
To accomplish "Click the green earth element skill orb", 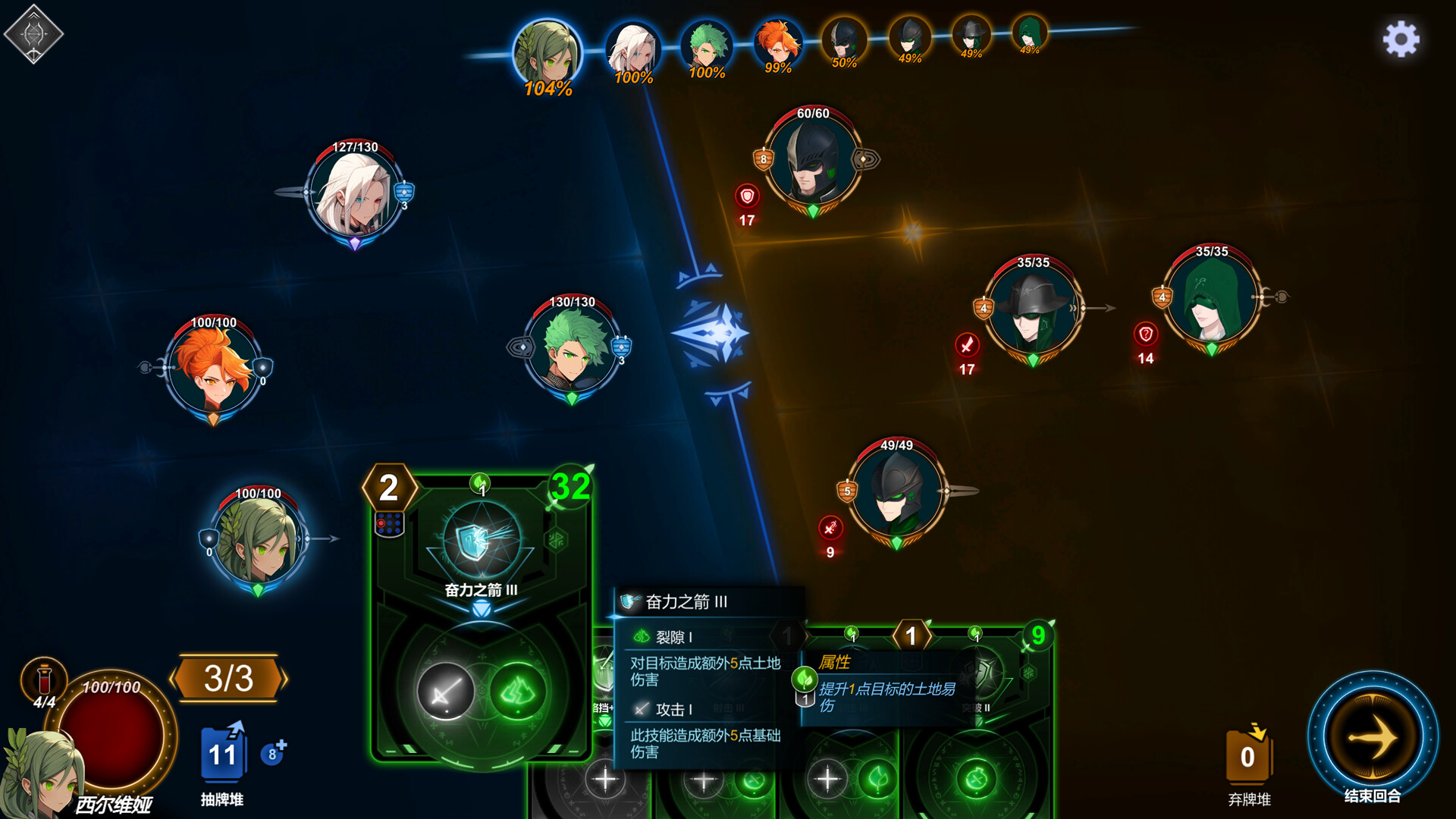I will pyautogui.click(x=518, y=692).
